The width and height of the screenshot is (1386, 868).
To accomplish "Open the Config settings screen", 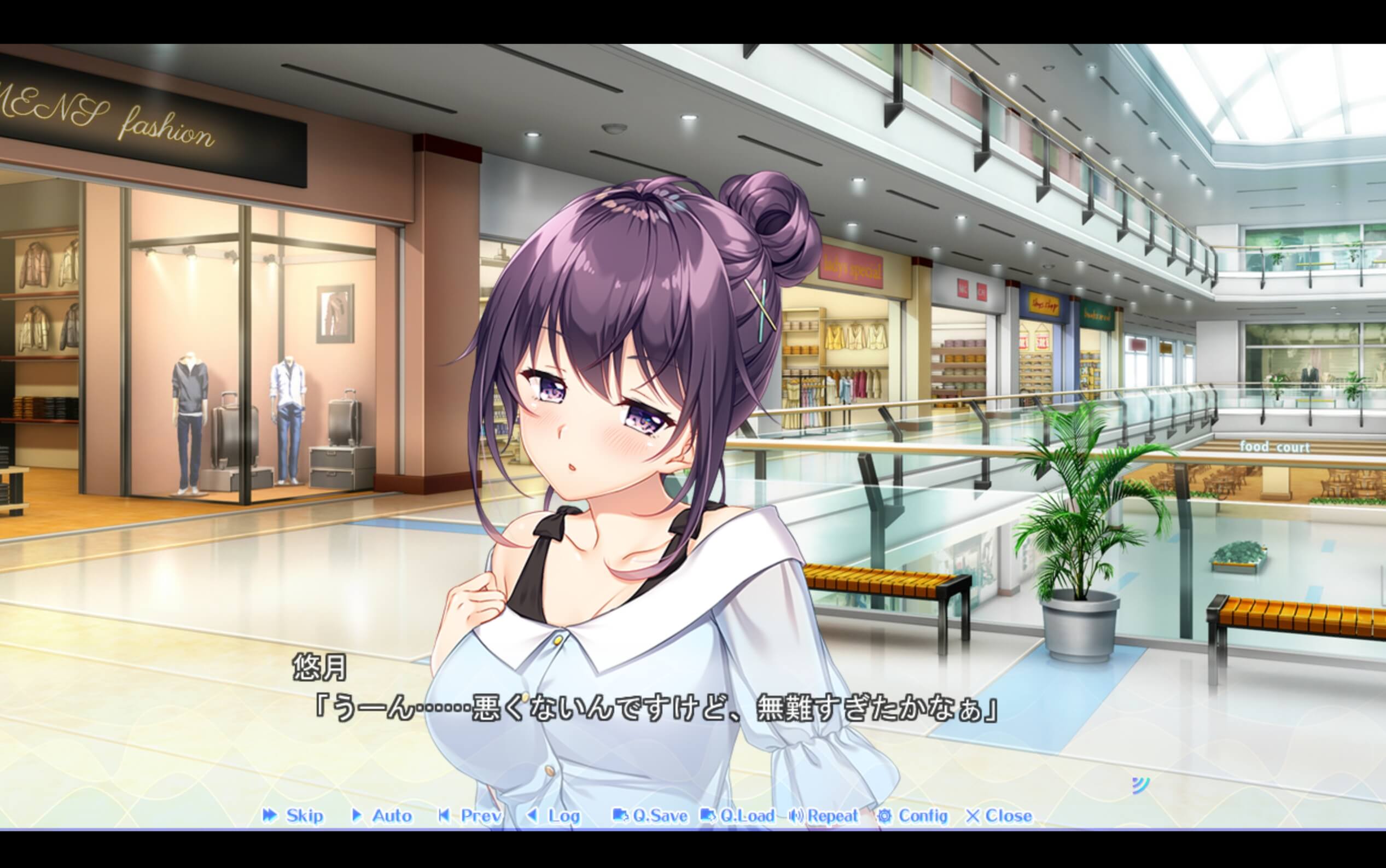I will [921, 817].
